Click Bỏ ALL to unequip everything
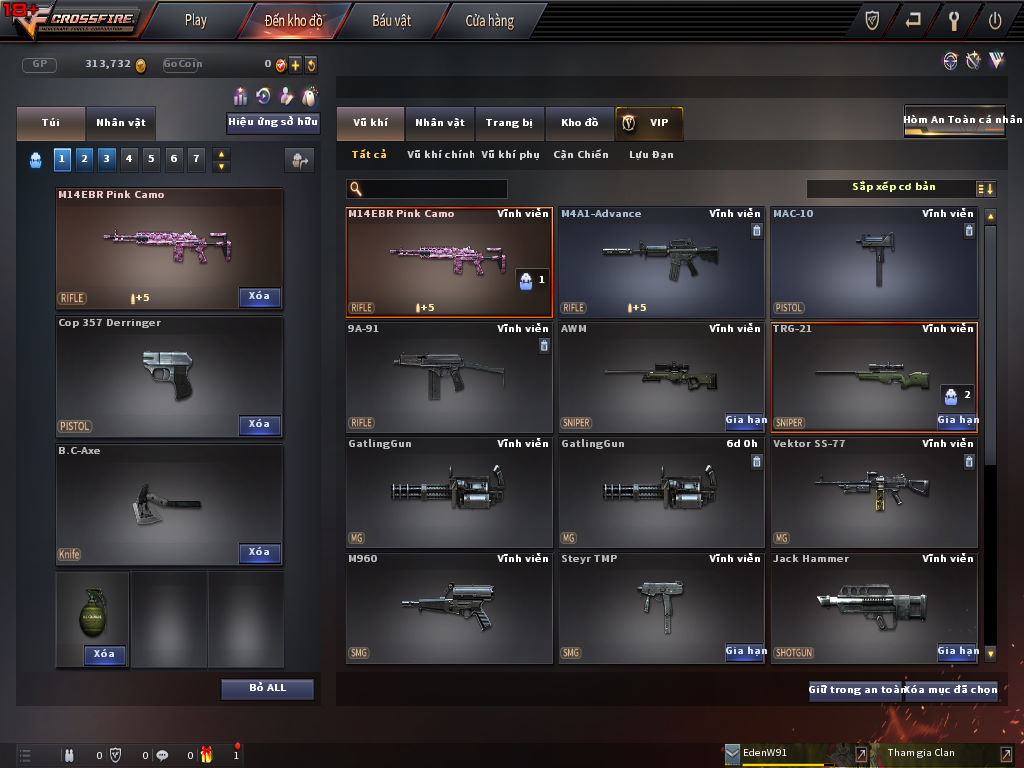 (267, 688)
